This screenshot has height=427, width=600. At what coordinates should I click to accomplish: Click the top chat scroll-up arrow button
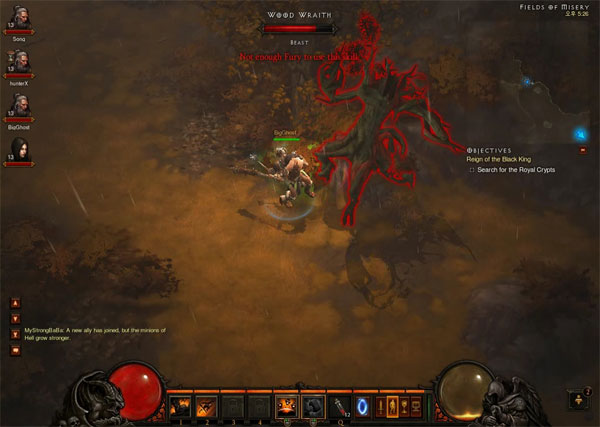(x=15, y=303)
